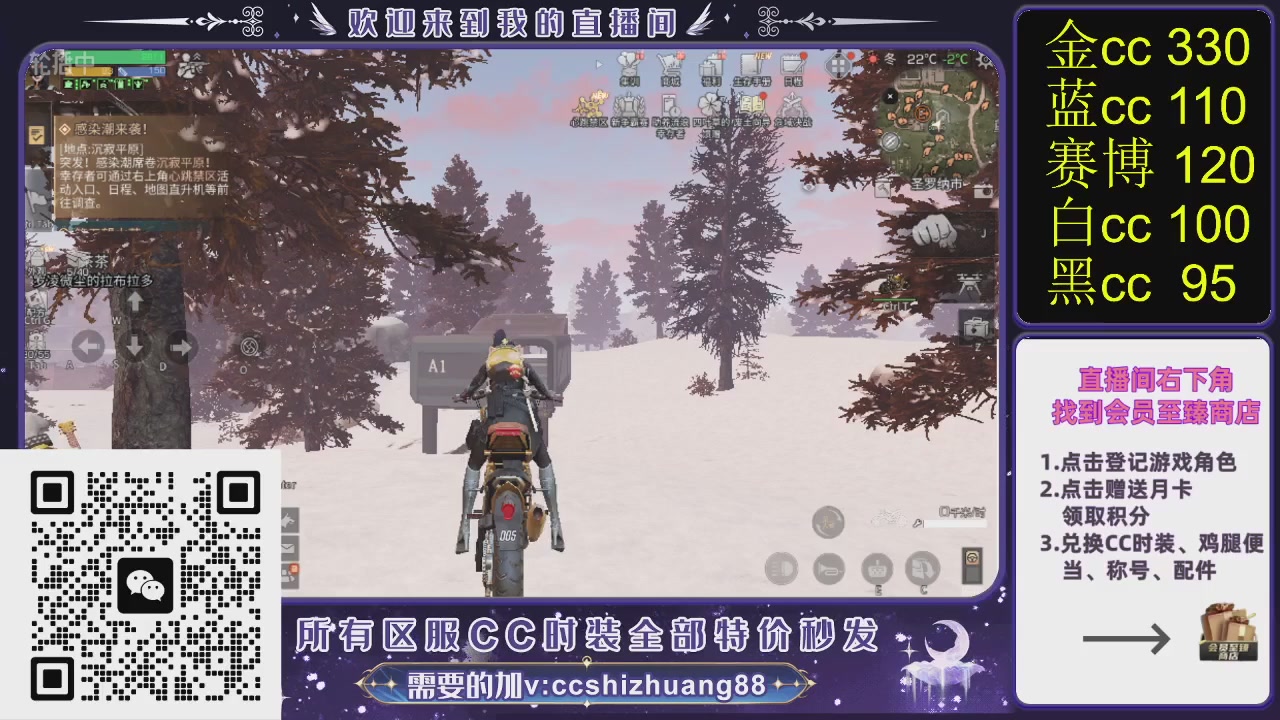Open the 商城 shop icon
The image size is (1280, 720).
(x=672, y=66)
